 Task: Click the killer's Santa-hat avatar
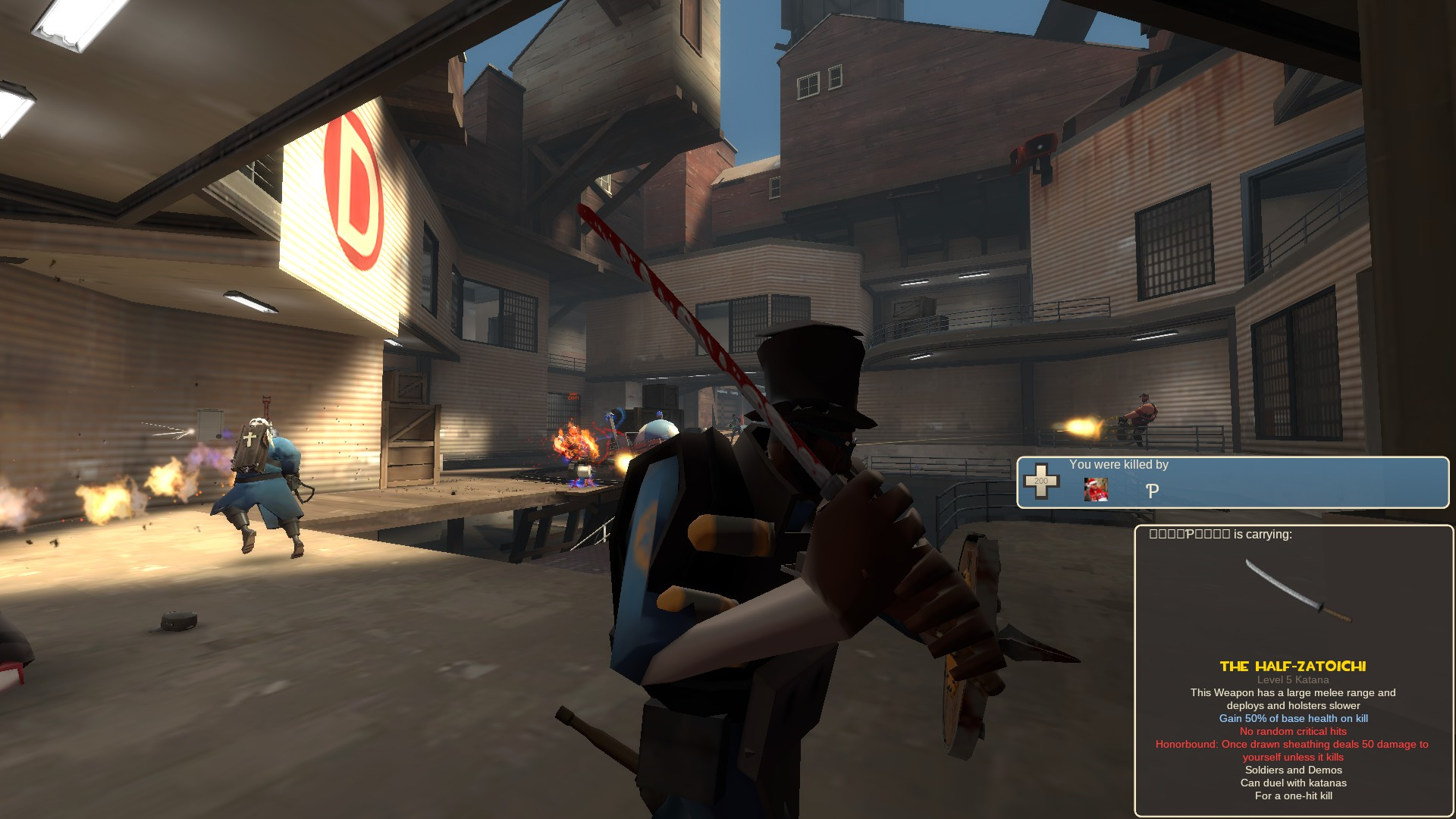[x=1096, y=490]
